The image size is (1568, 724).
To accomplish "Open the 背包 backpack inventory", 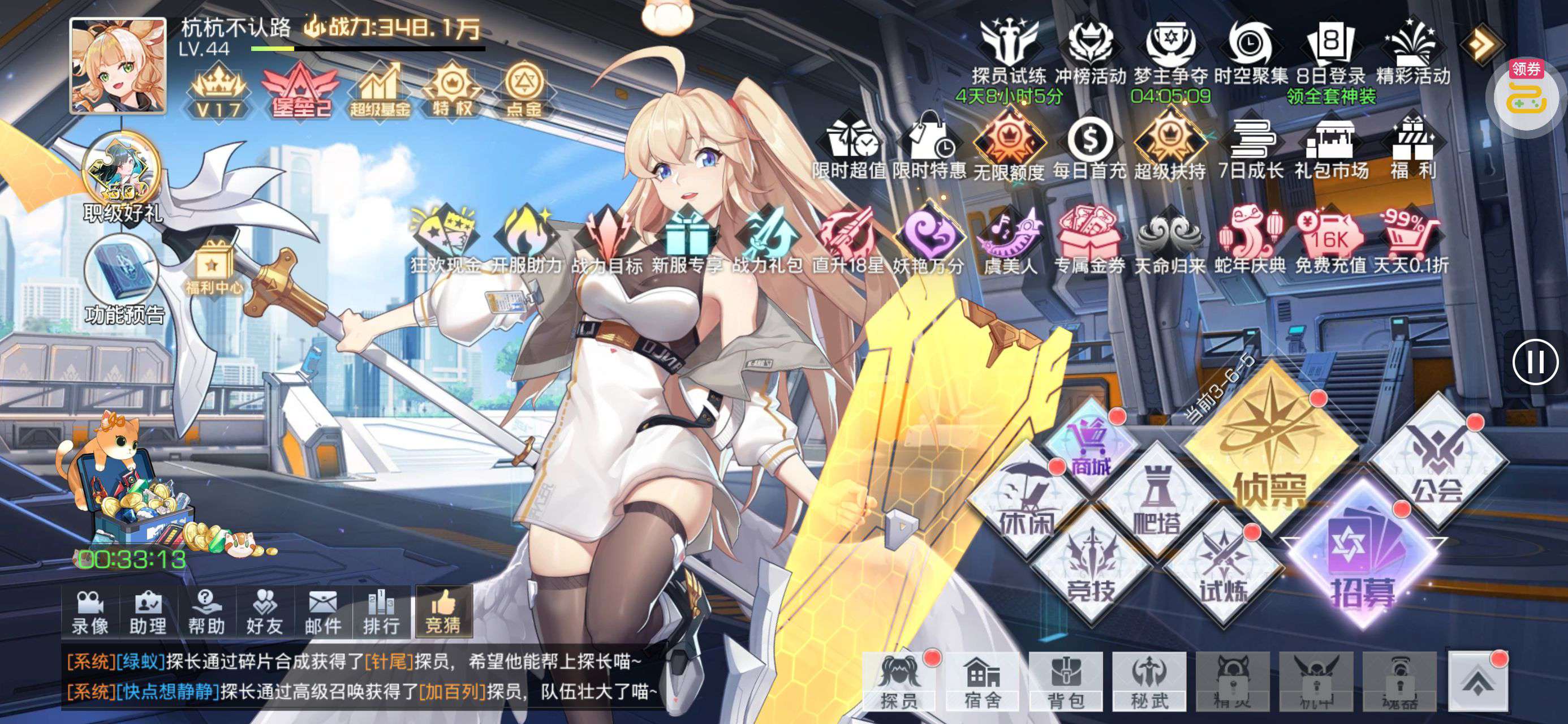I will pos(1066,680).
